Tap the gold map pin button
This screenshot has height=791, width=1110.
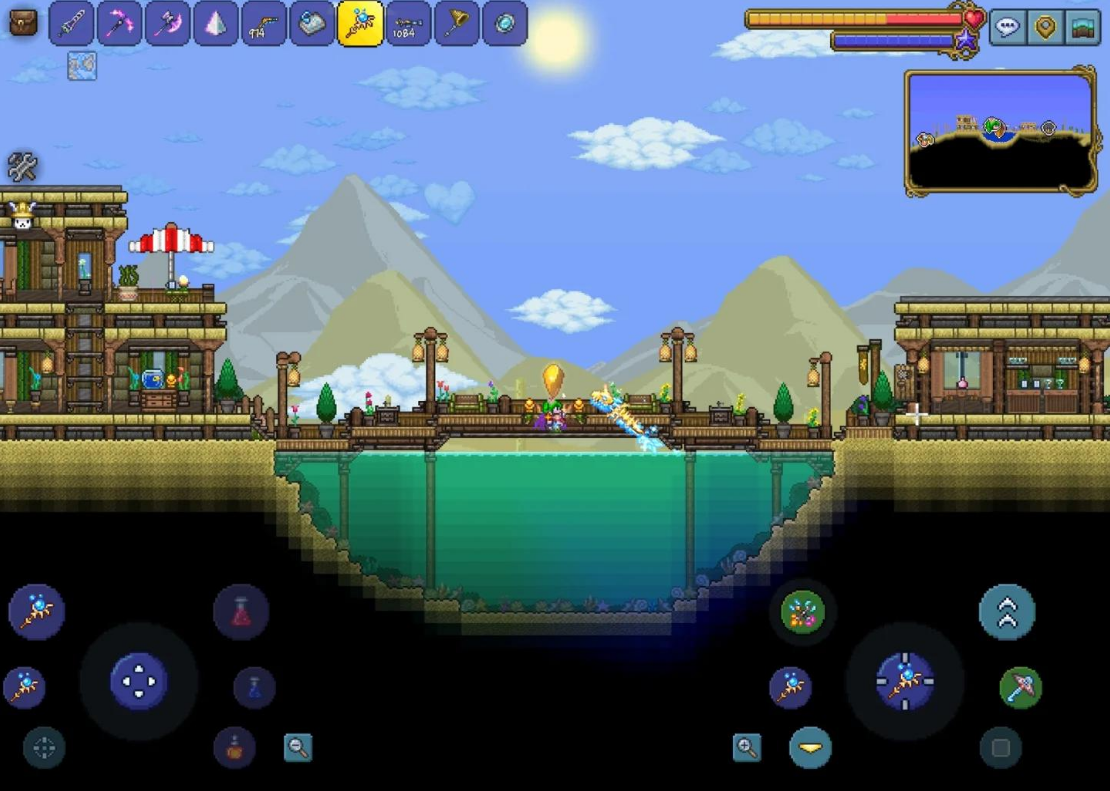click(1045, 27)
